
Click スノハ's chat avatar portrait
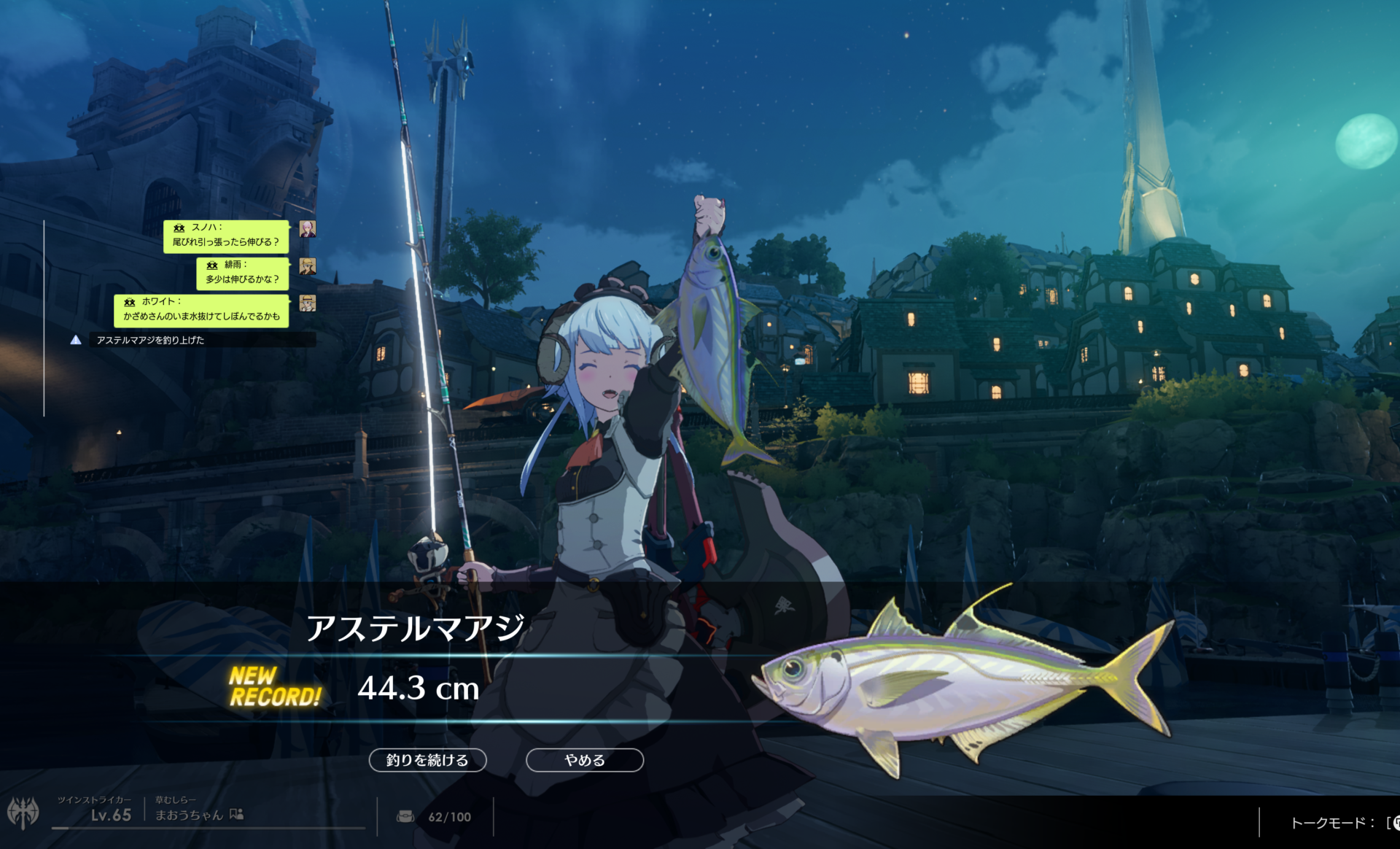308,229
